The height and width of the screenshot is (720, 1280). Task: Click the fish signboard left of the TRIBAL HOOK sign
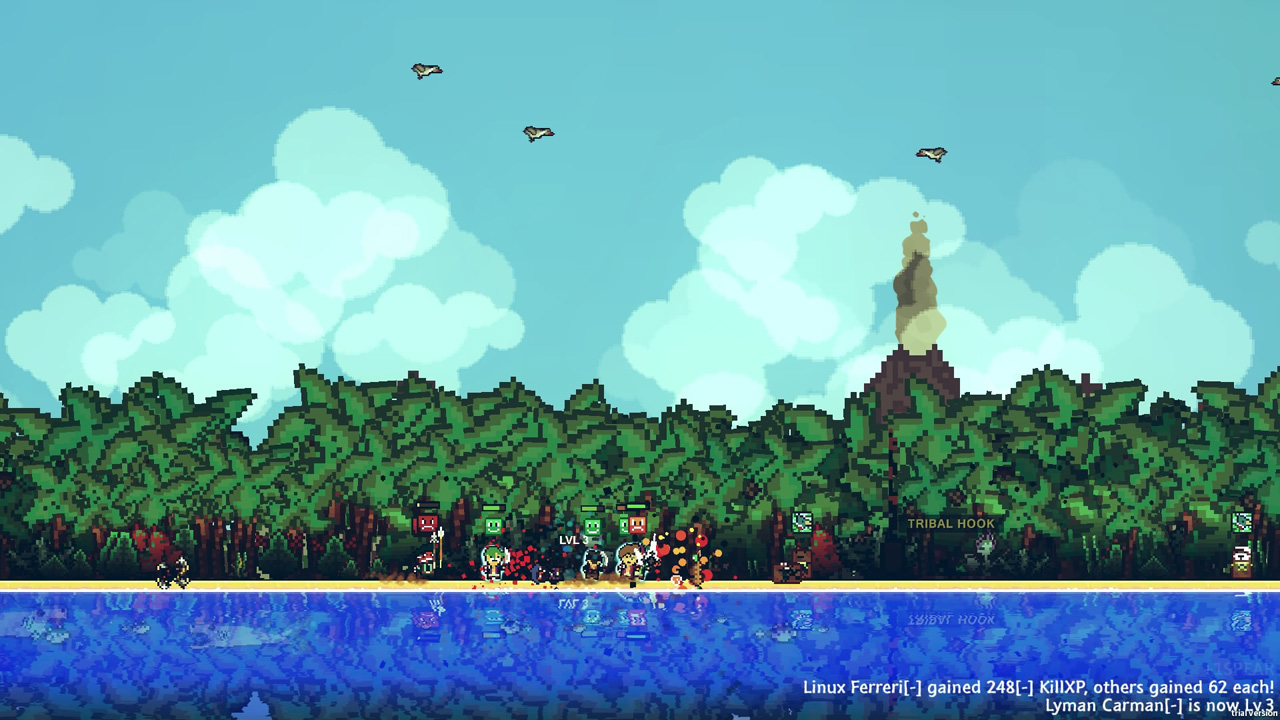click(x=801, y=522)
